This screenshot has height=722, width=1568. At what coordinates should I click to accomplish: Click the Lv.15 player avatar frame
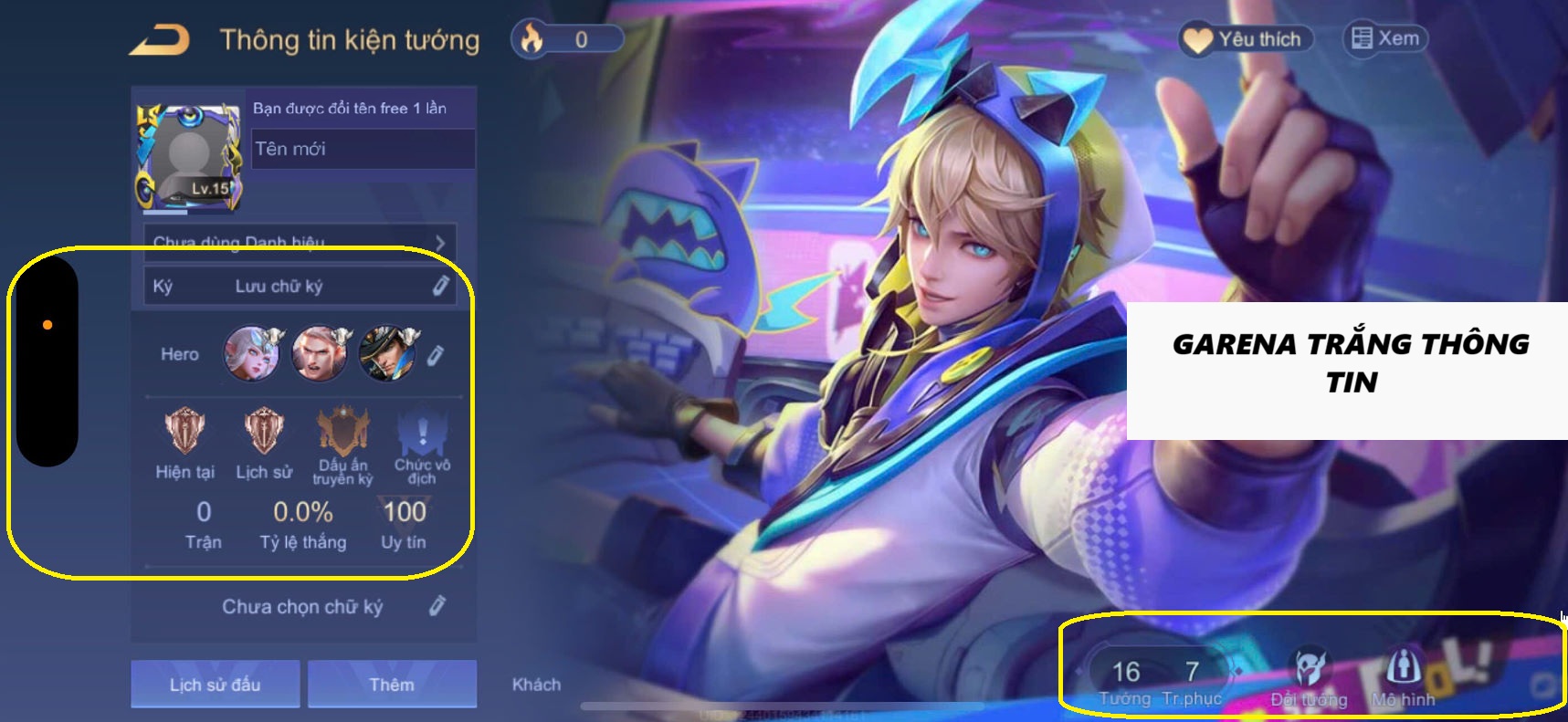tap(187, 151)
